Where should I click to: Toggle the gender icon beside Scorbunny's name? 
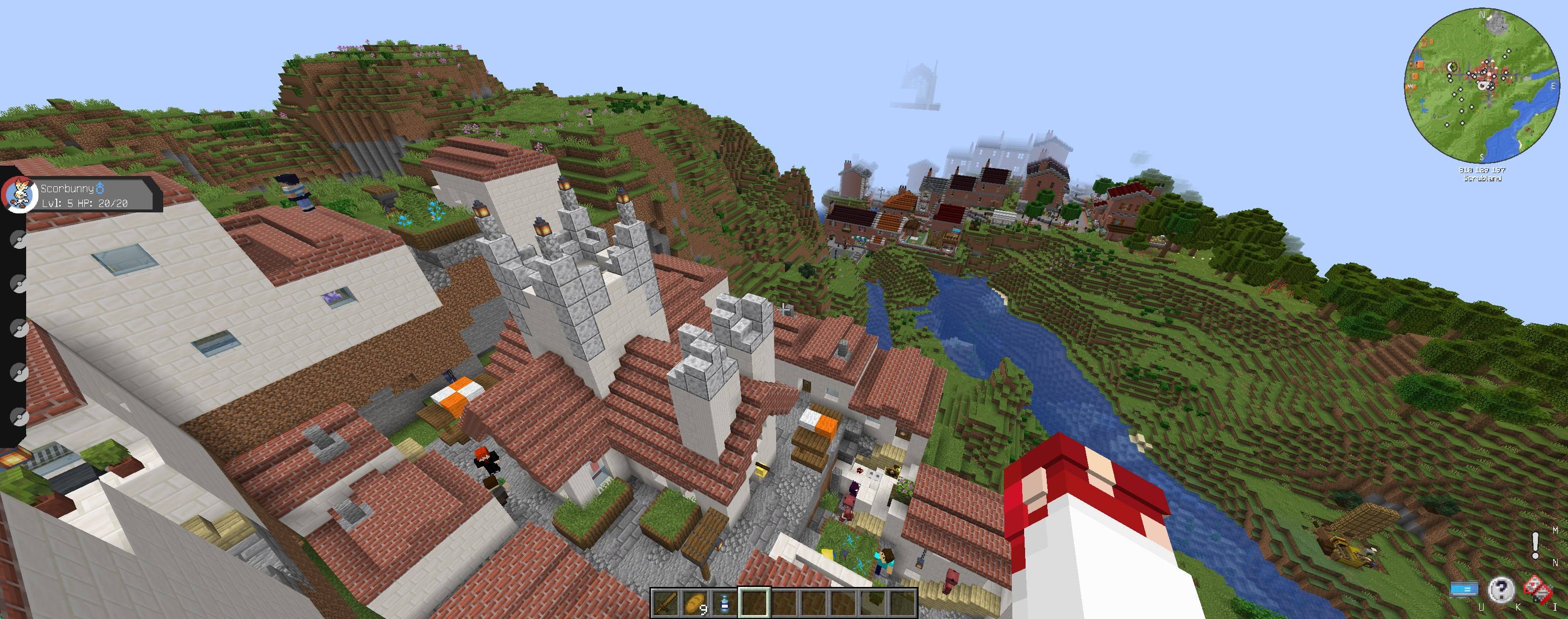coord(101,189)
